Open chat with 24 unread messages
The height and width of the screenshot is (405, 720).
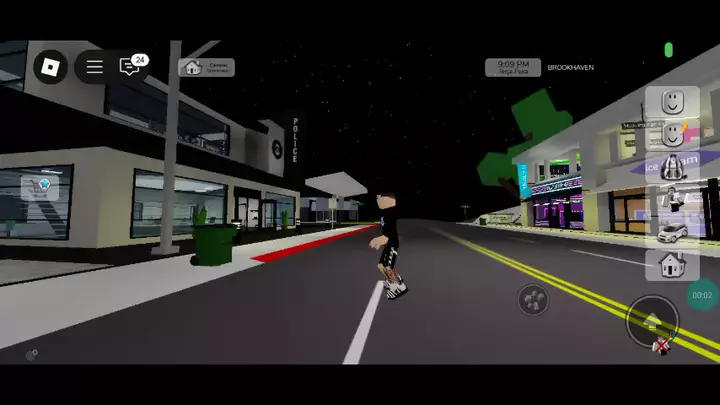click(130, 67)
